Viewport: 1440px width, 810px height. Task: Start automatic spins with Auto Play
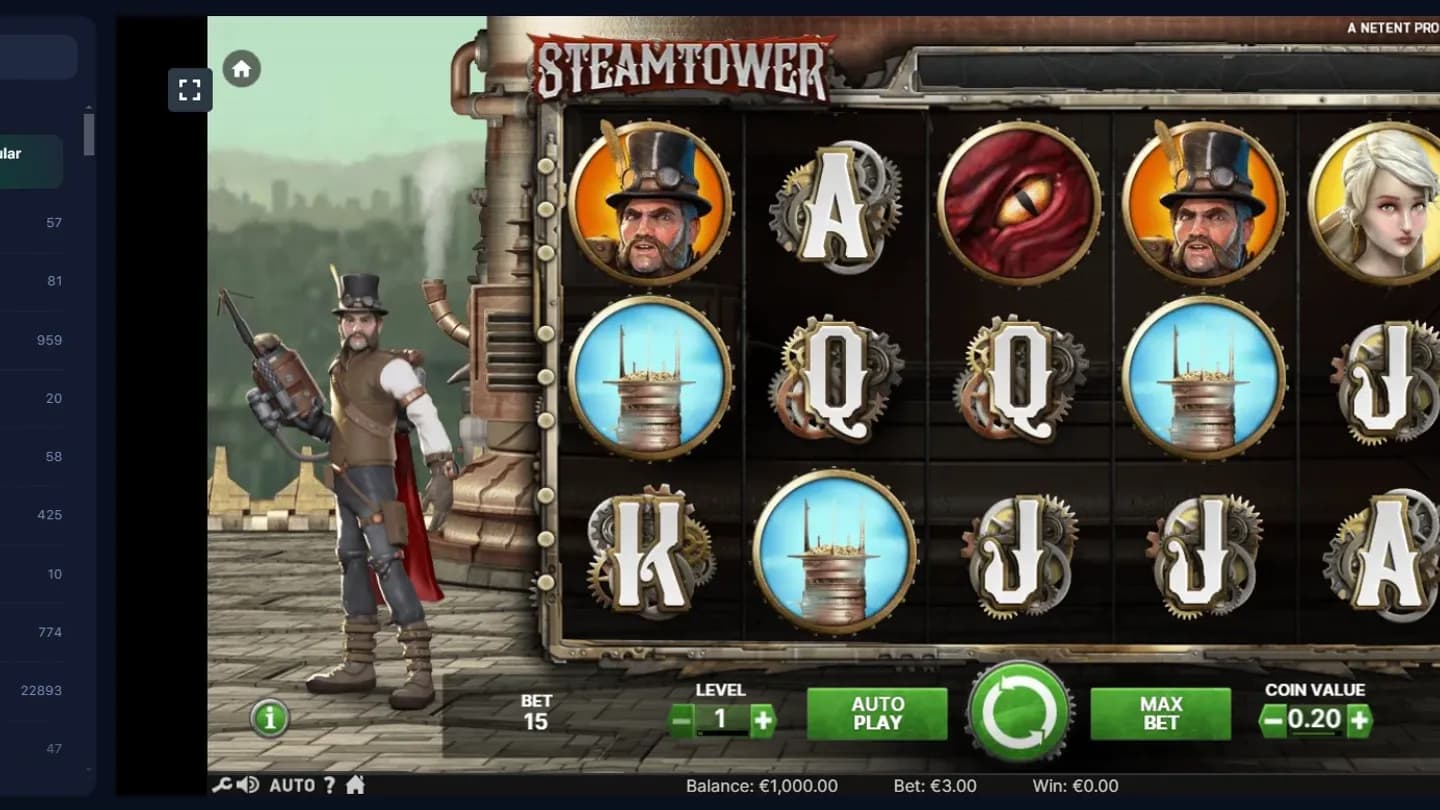876,712
